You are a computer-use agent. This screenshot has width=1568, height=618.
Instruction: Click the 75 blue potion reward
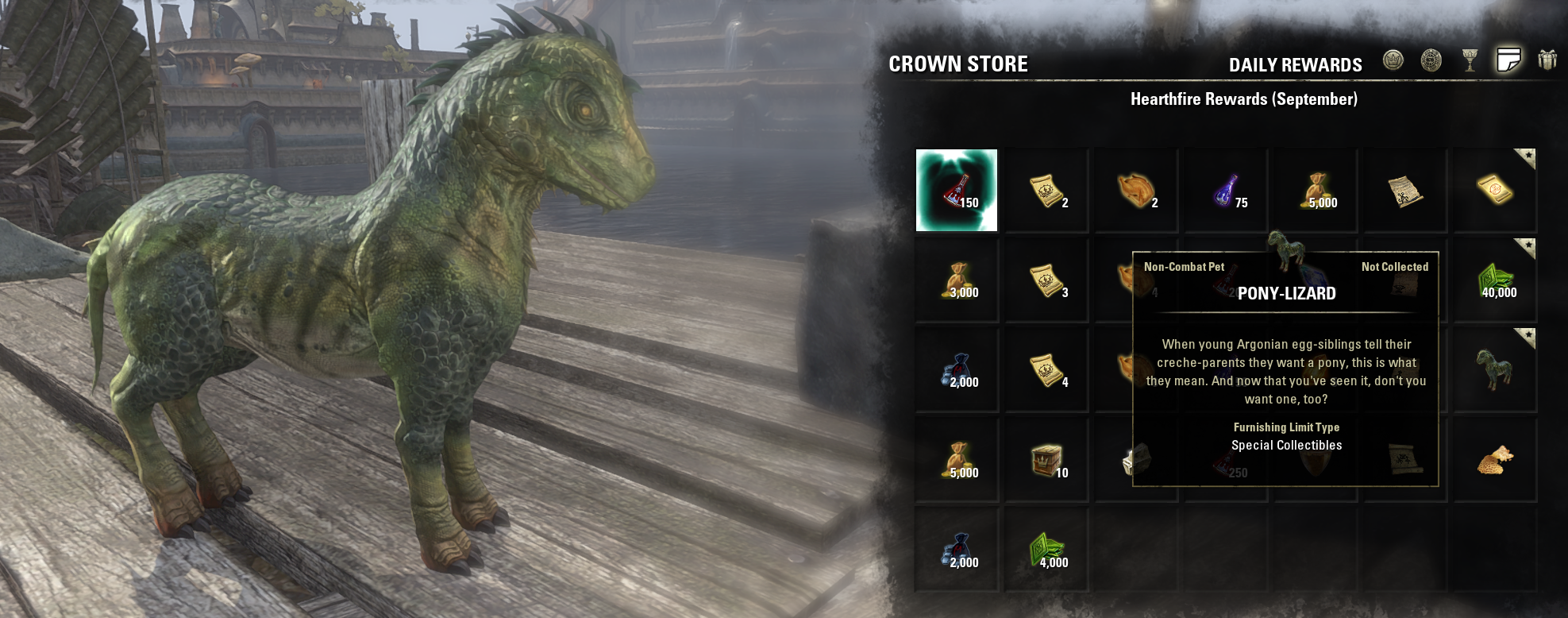pyautogui.click(x=1226, y=191)
